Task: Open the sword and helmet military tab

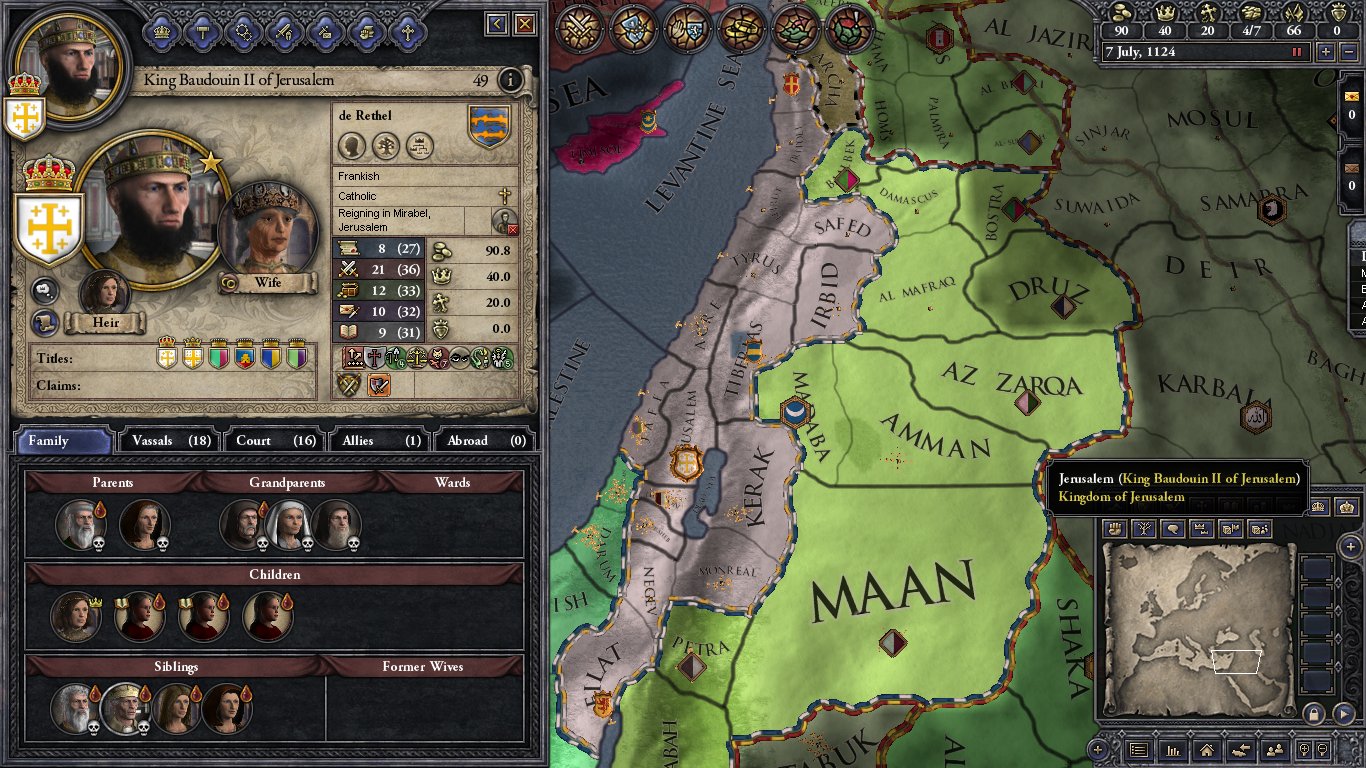Action: (x=285, y=32)
